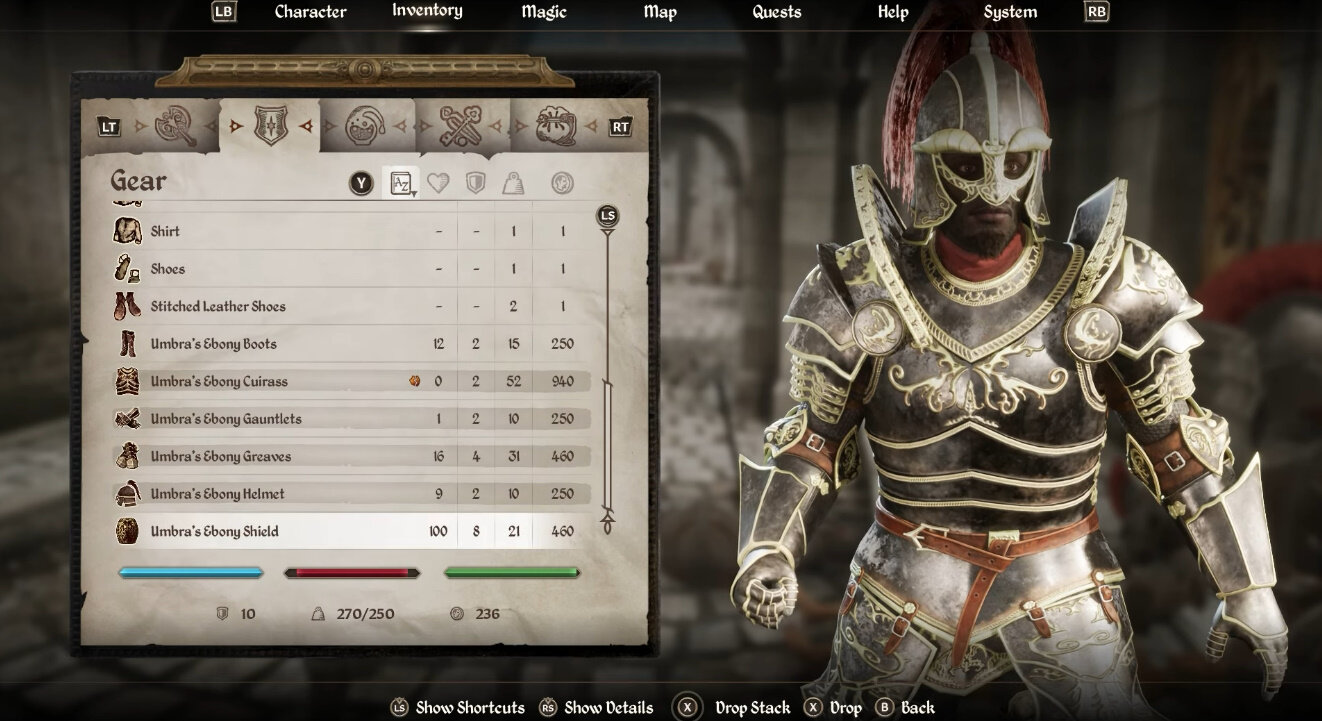The image size is (1322, 721).
Task: Open the Character menu
Action: click(310, 12)
